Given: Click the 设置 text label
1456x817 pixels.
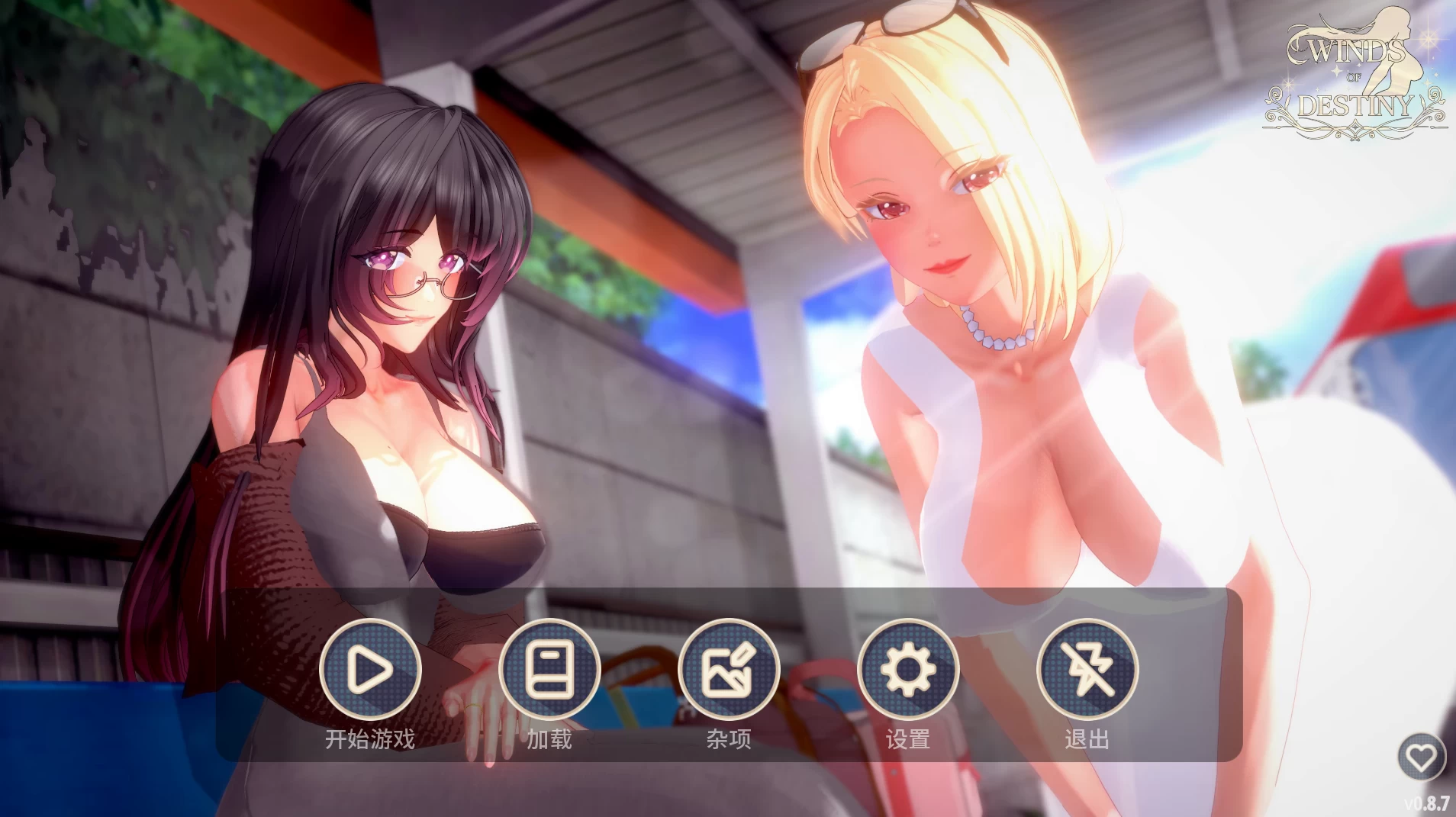Looking at the screenshot, I should pyautogui.click(x=907, y=739).
